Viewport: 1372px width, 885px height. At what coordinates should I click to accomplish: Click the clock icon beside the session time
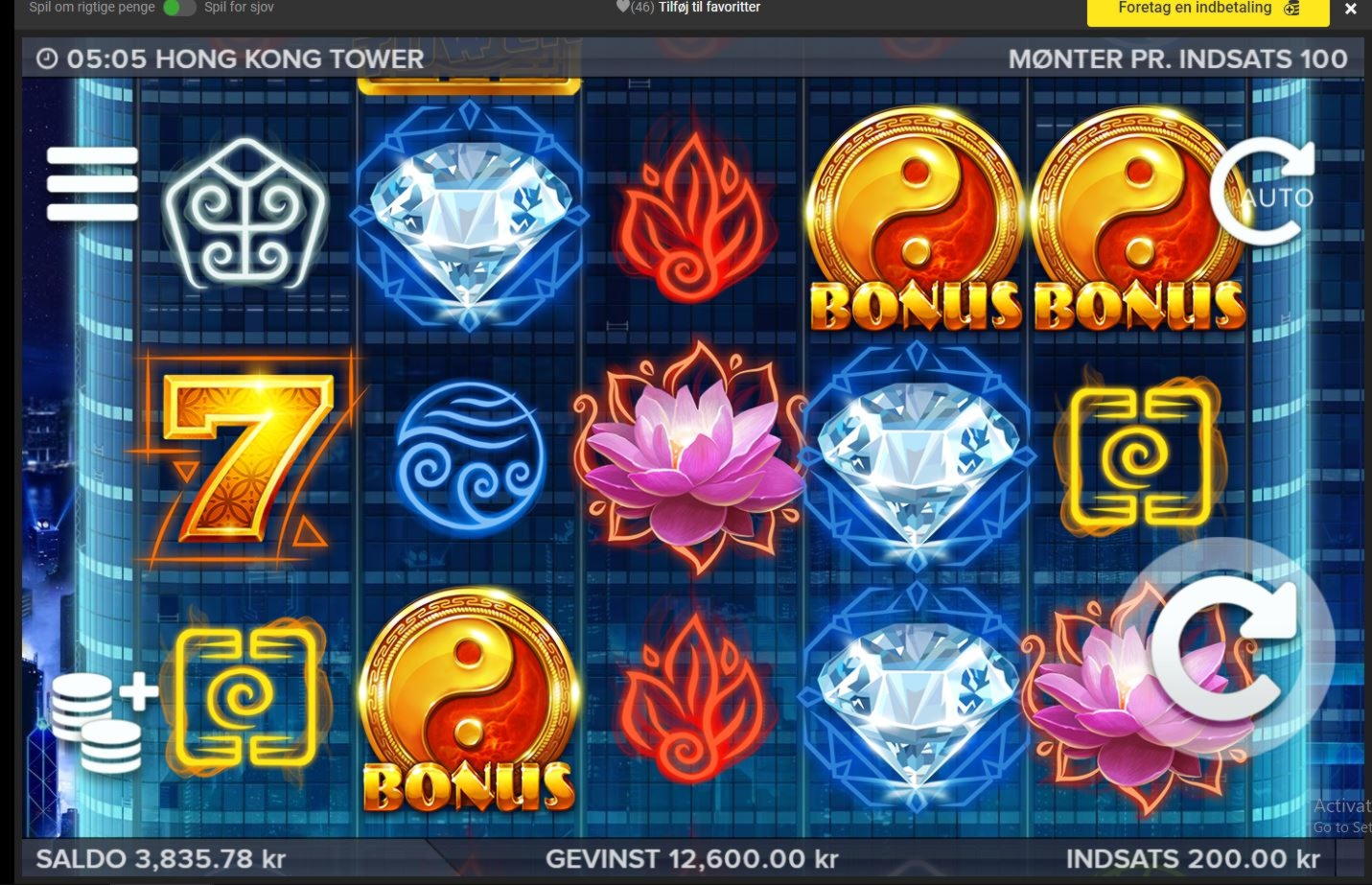click(x=46, y=58)
